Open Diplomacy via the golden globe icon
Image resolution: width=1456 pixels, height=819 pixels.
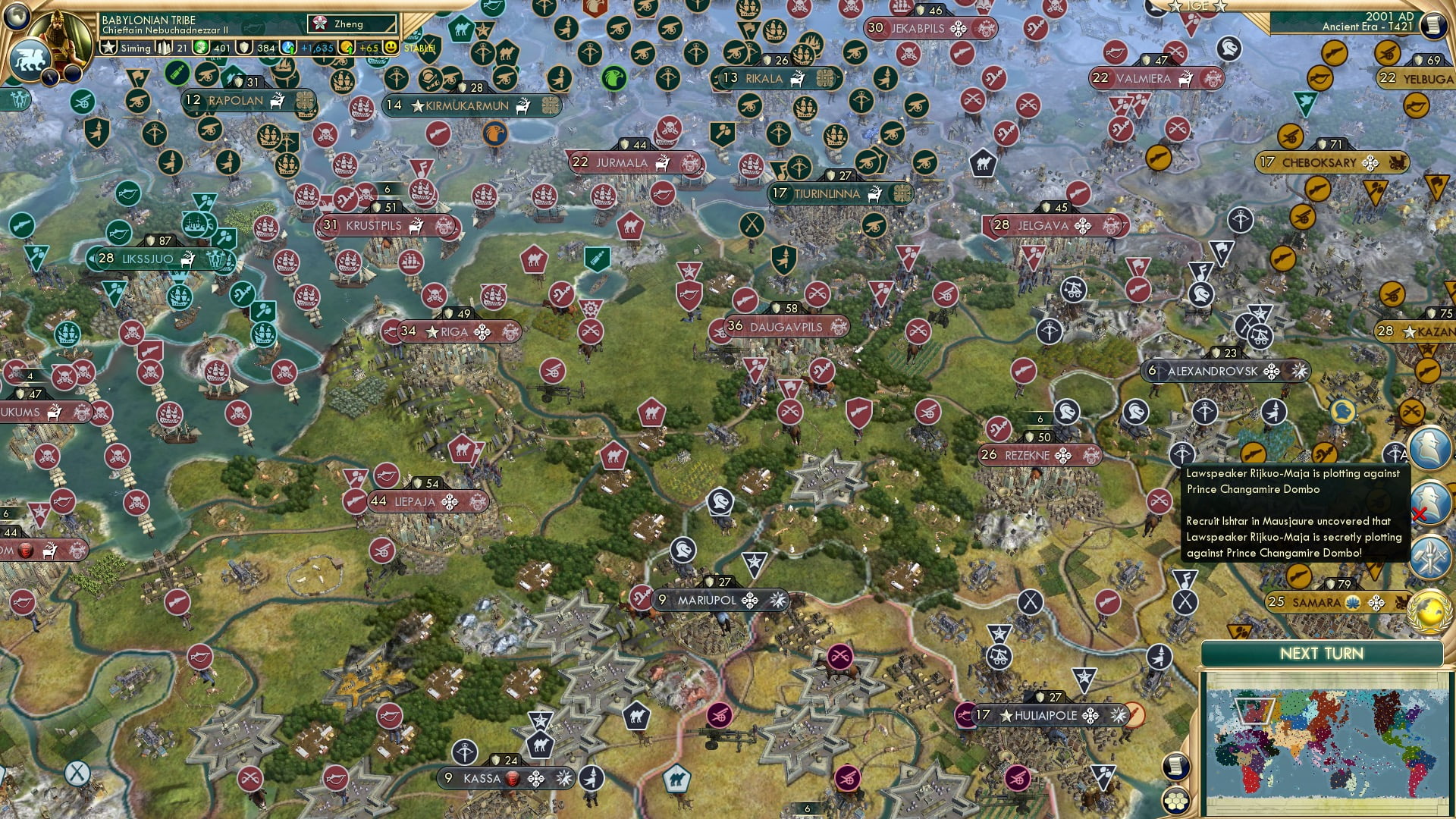[1430, 610]
